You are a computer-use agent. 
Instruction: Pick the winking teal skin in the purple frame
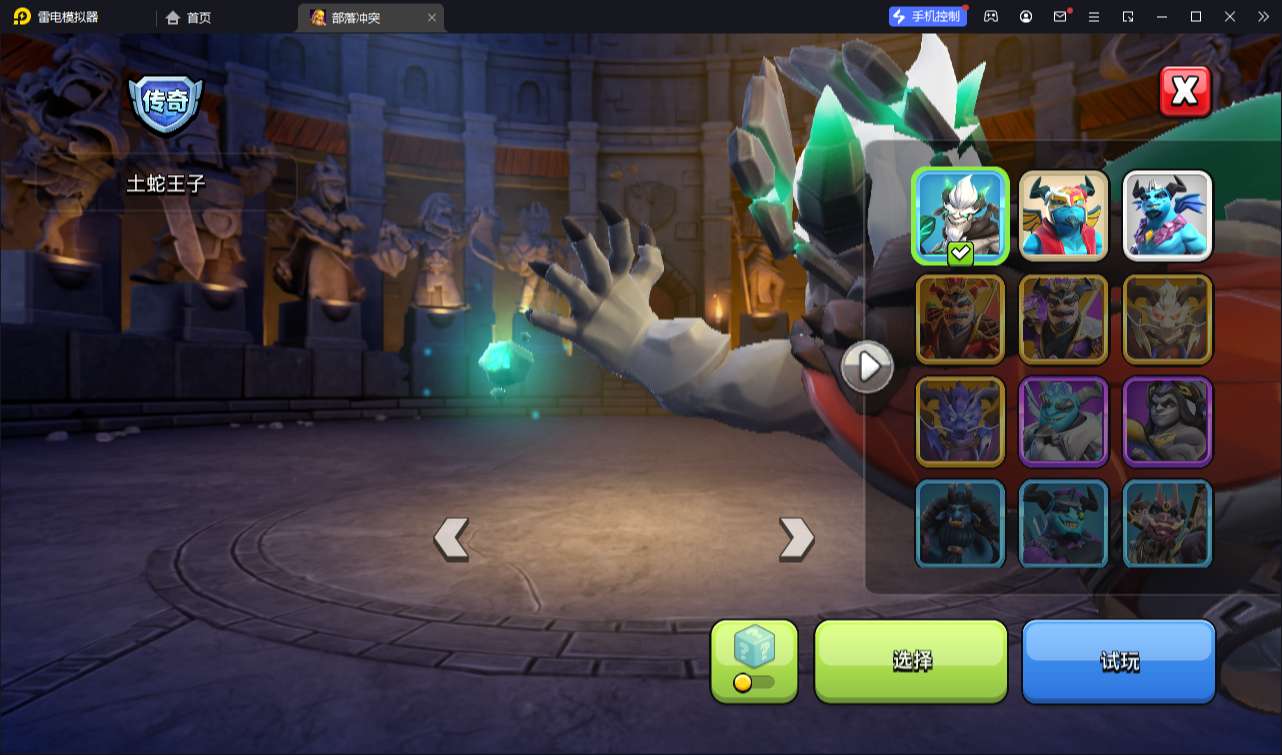[x=1064, y=421]
